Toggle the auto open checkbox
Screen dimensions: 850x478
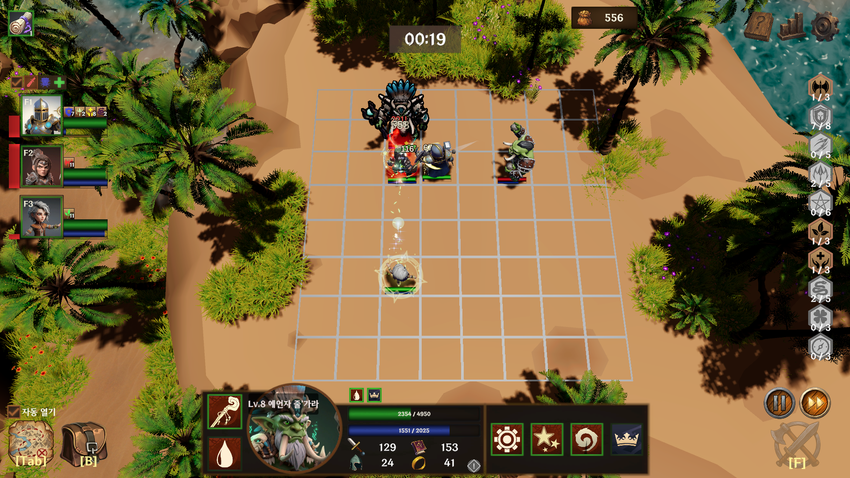pos(13,411)
